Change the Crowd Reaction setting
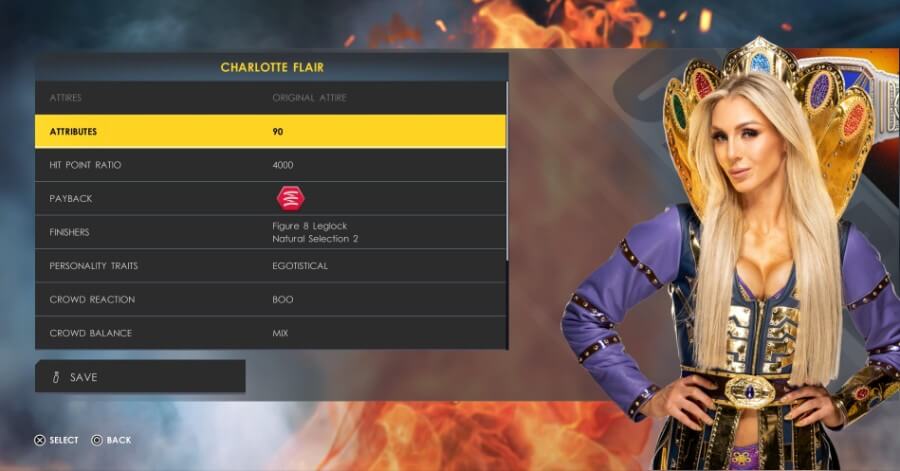 pos(270,300)
